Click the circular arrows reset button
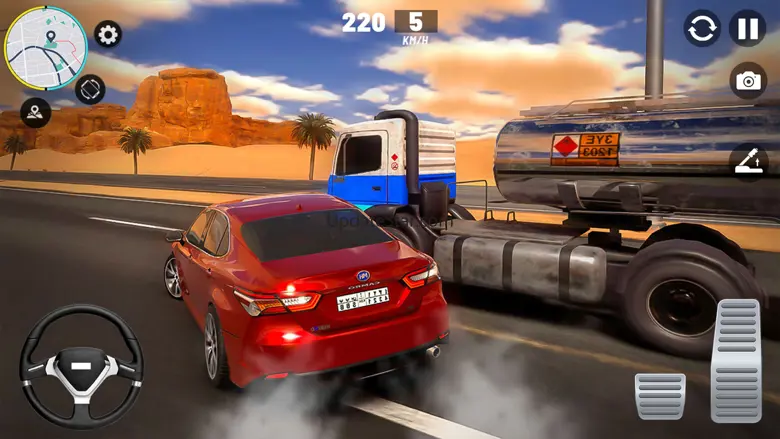This screenshot has width=780, height=439. pos(702,28)
